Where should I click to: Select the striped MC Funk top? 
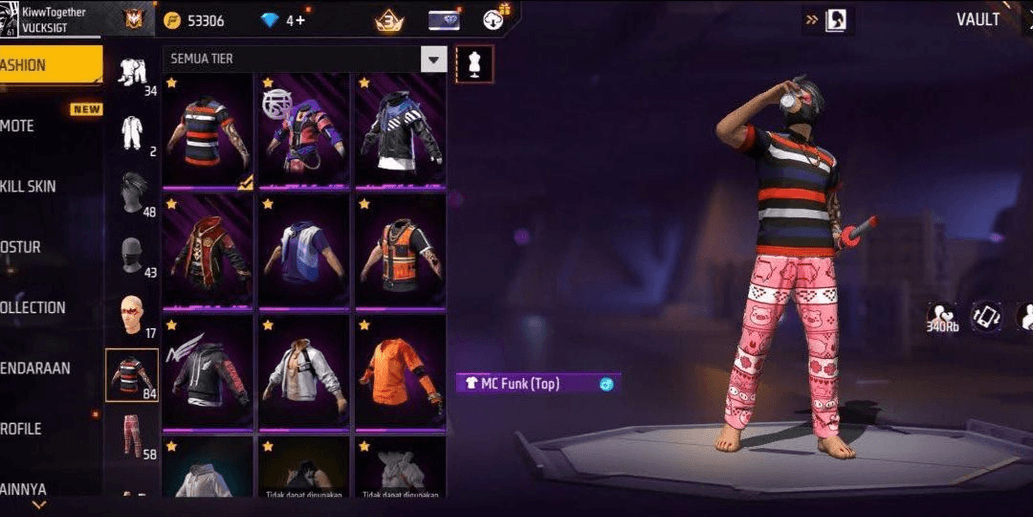208,131
